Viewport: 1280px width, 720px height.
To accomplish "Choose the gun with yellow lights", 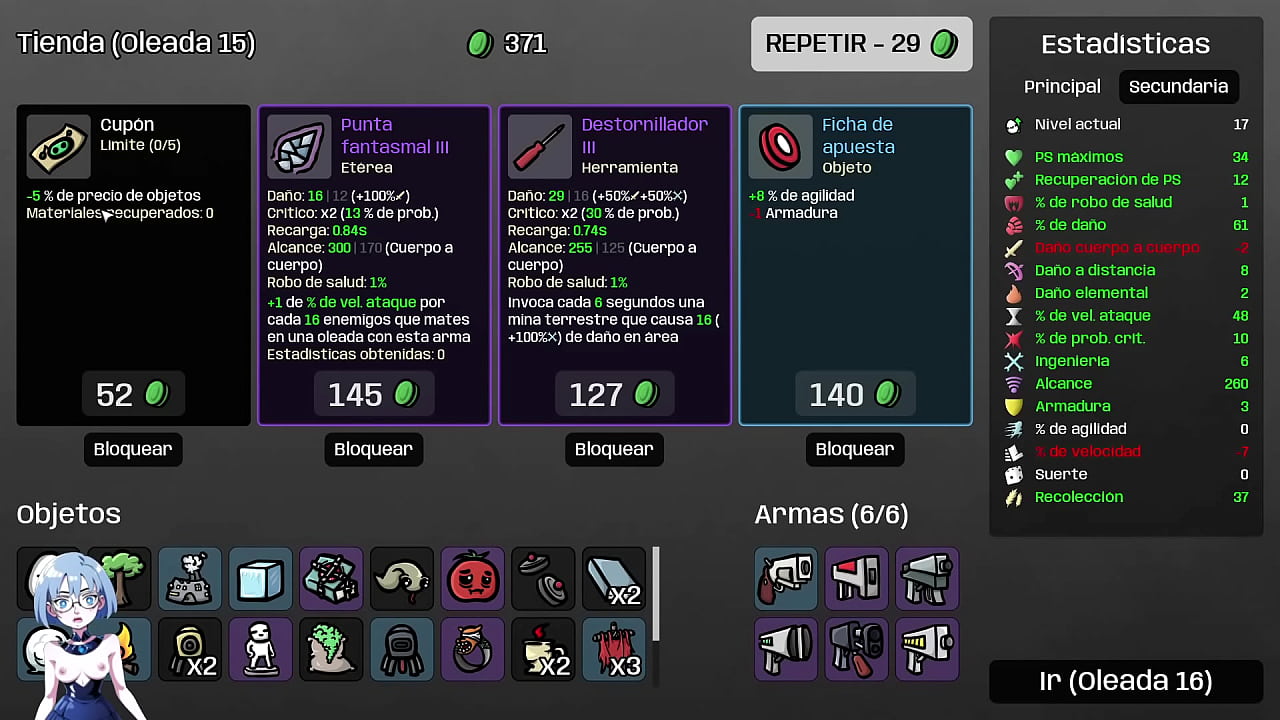I will (927, 649).
